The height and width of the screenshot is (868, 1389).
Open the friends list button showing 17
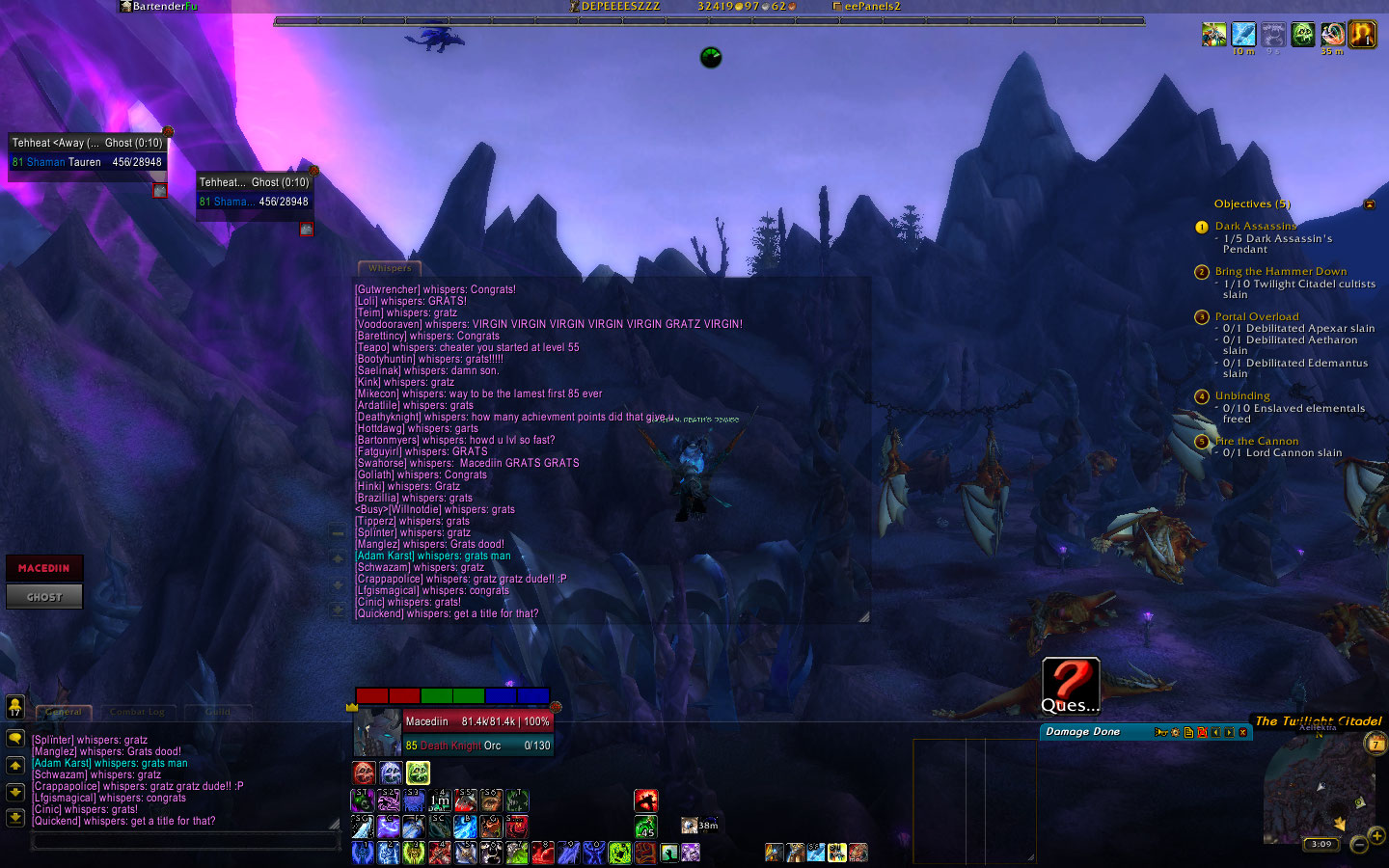point(15,707)
